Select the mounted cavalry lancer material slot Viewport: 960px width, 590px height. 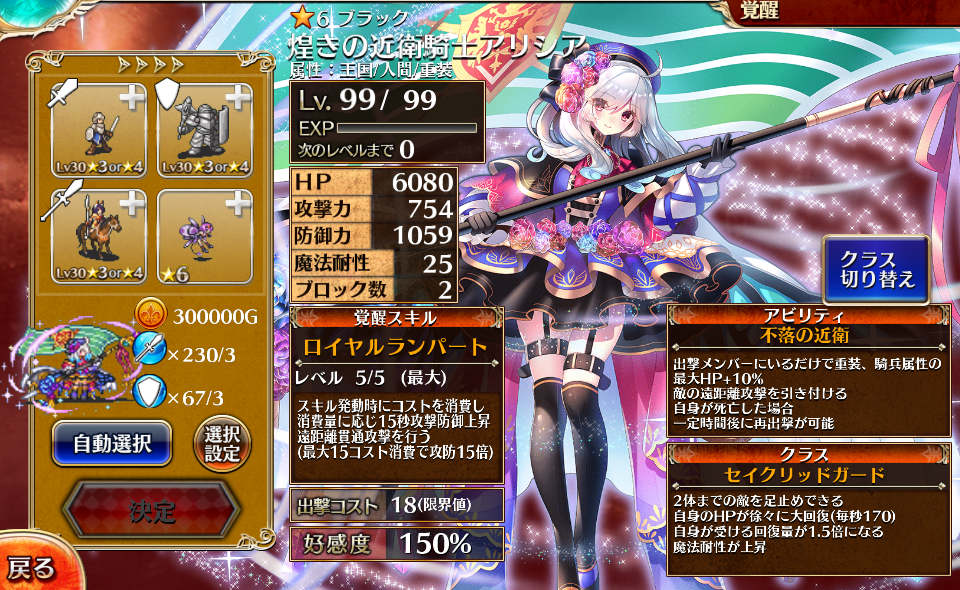coord(98,236)
